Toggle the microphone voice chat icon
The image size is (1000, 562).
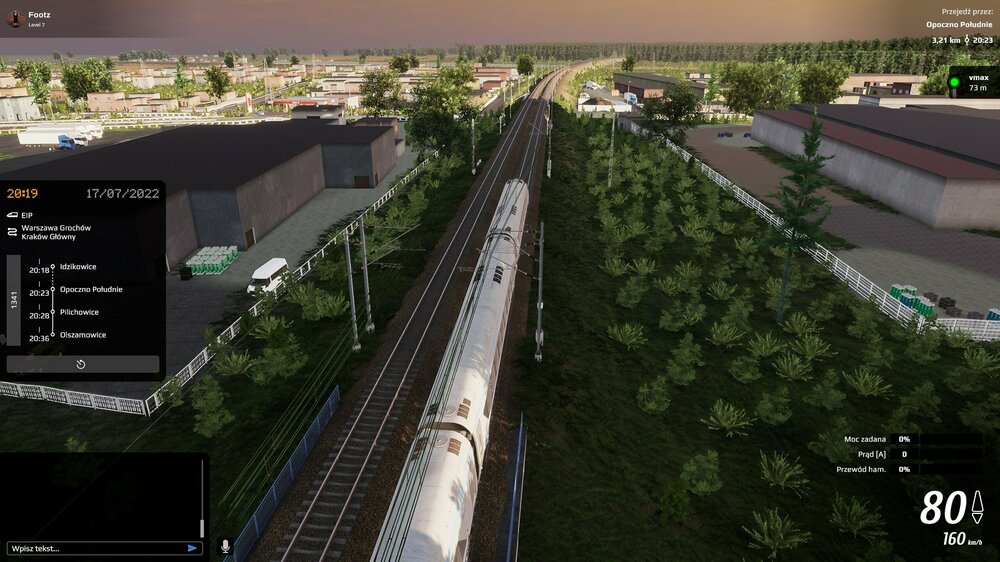225,547
